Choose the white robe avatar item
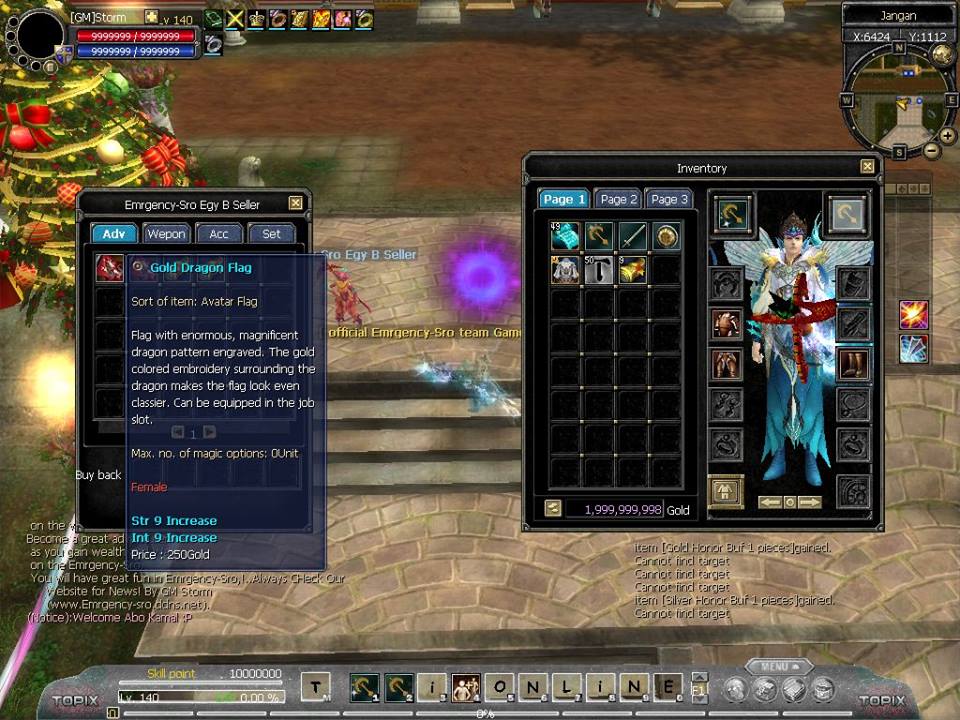960x720 pixels. click(565, 270)
